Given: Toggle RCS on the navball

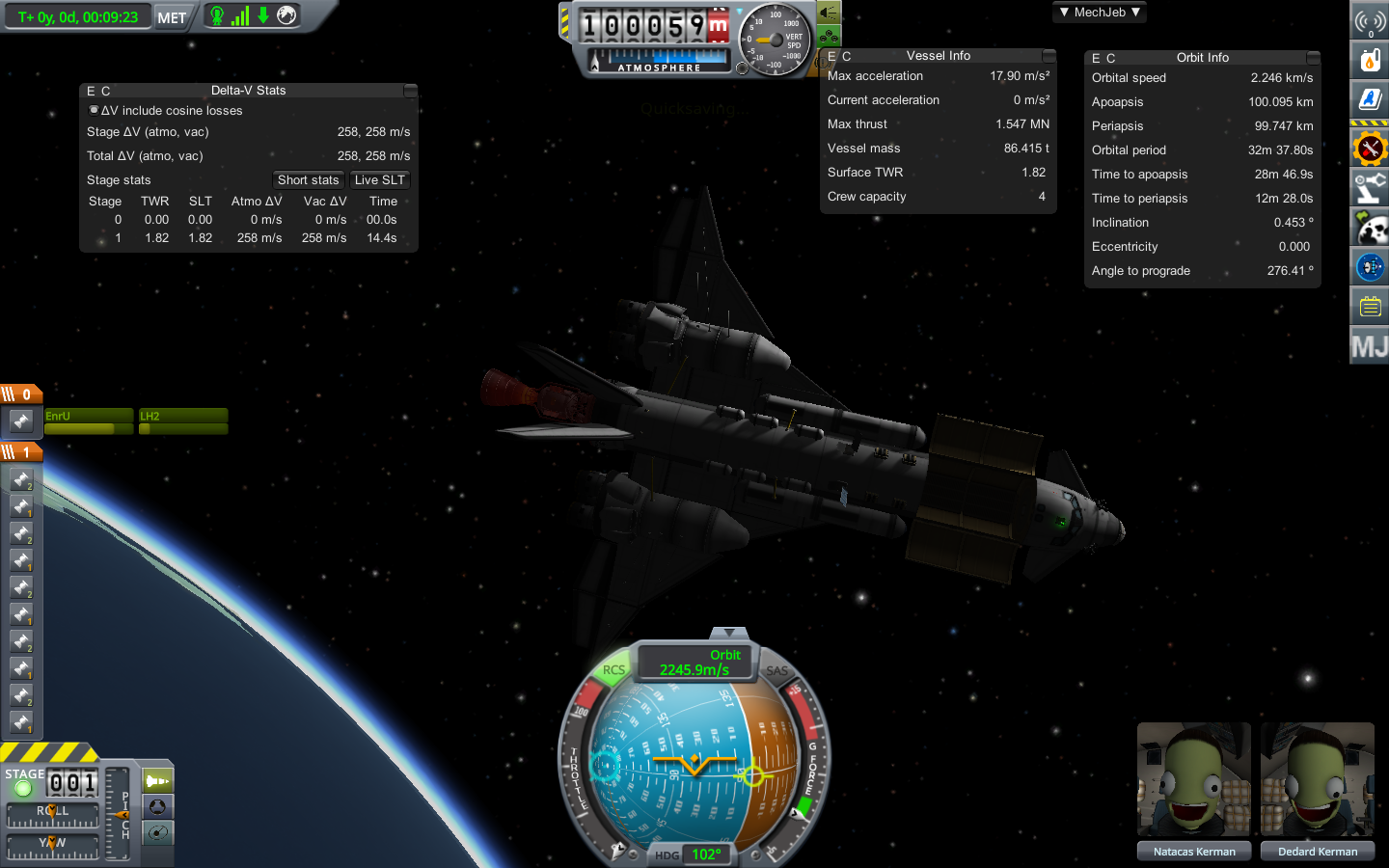Looking at the screenshot, I should click(613, 670).
